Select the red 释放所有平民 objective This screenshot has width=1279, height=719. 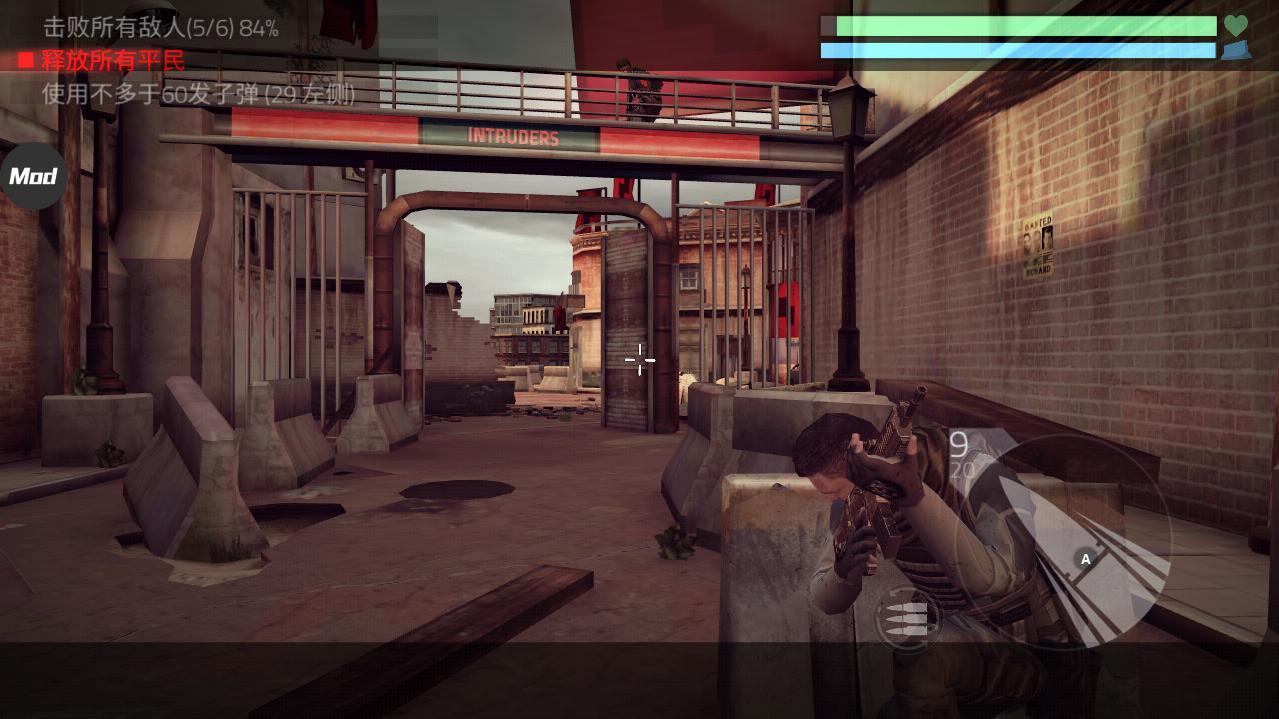tap(112, 61)
